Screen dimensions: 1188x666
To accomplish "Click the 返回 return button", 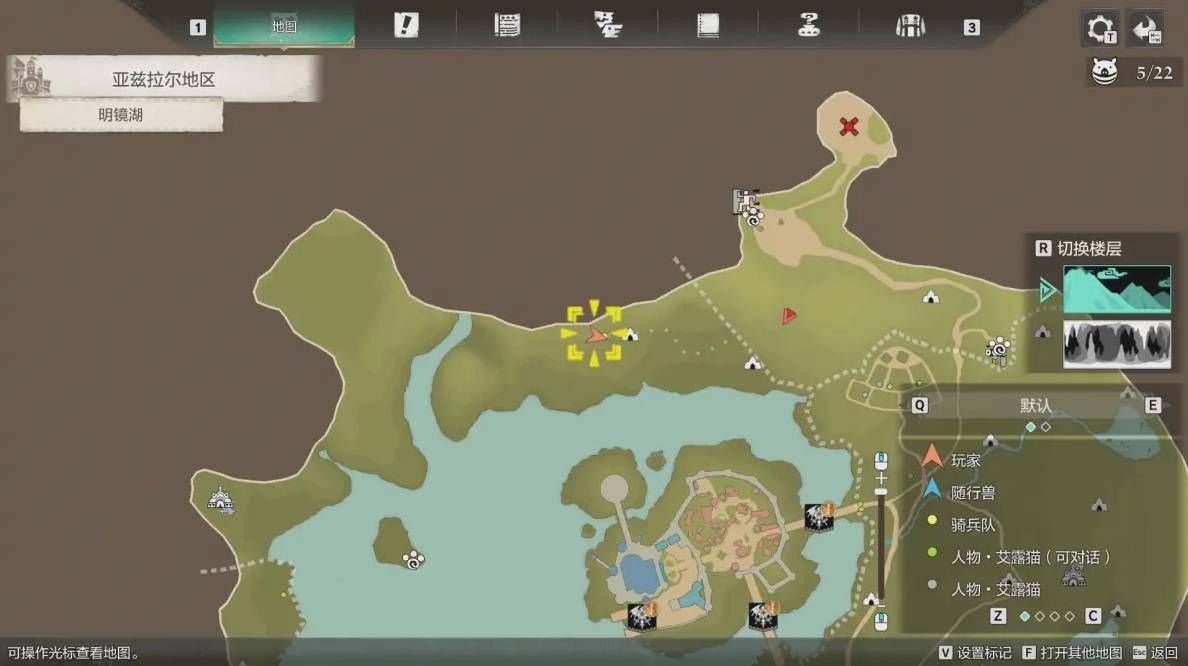I will (1156, 653).
